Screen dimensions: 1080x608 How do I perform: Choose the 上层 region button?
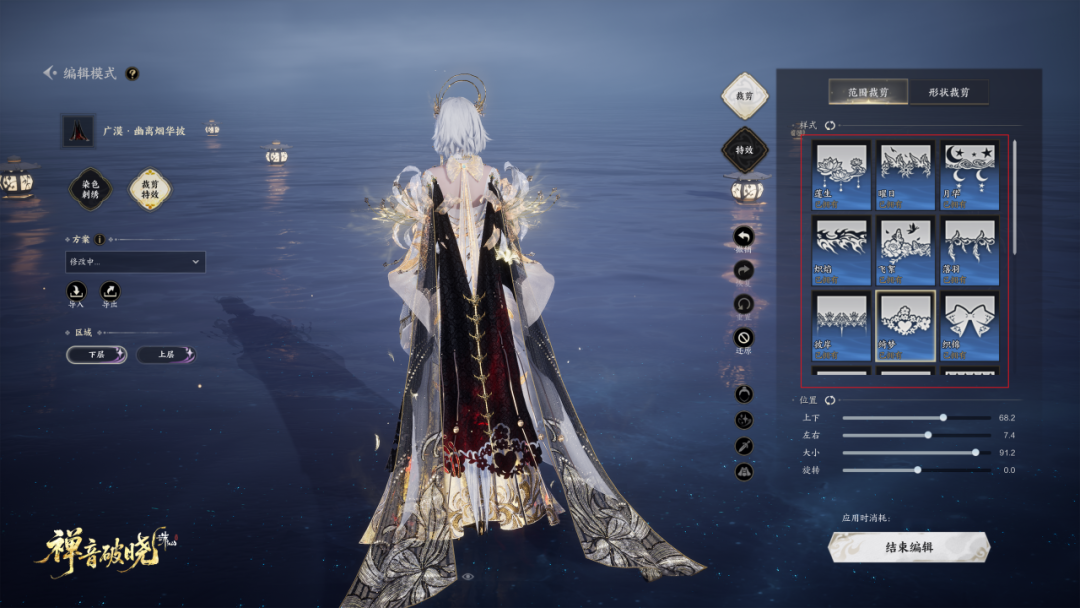click(x=166, y=354)
